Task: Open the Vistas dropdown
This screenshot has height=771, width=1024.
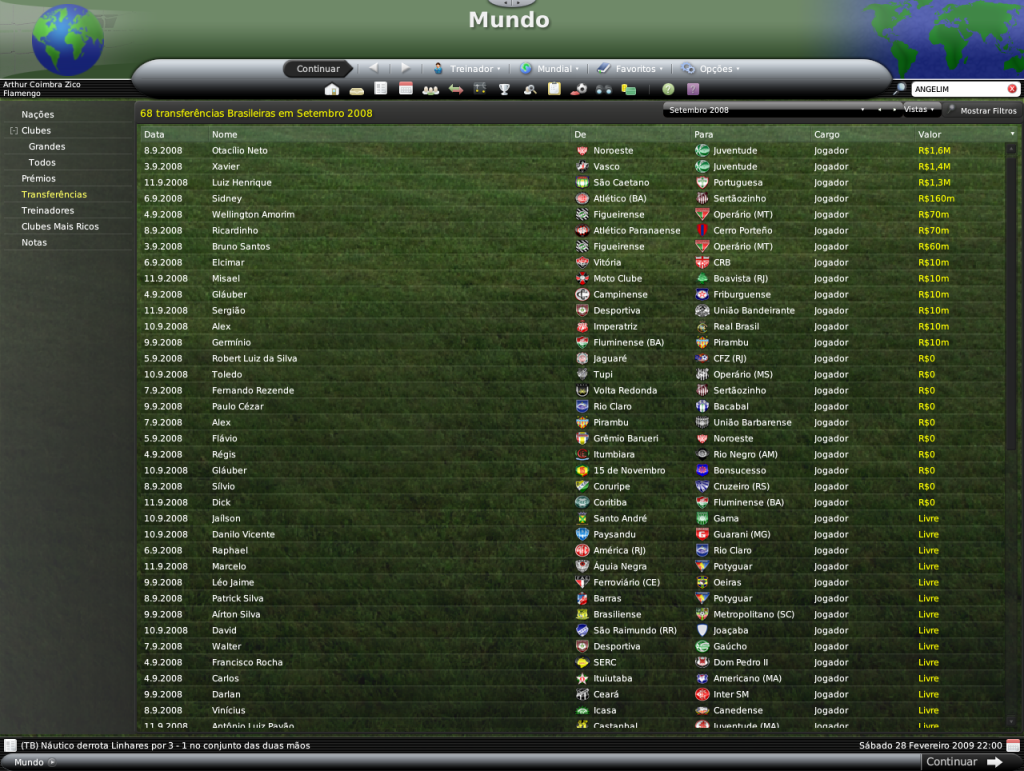Action: click(x=920, y=109)
